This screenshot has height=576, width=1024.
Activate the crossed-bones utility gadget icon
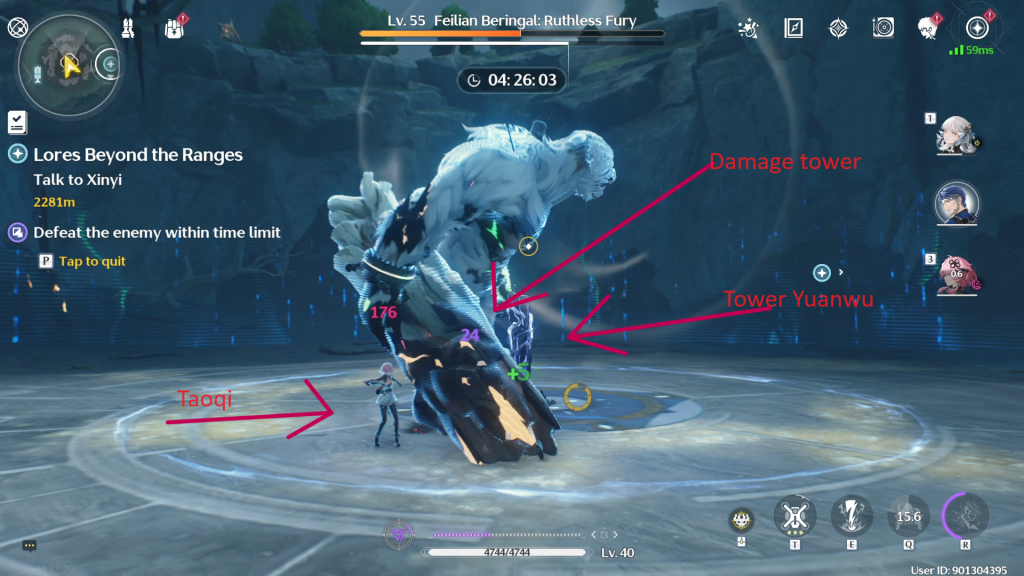pyautogui.click(x=795, y=517)
